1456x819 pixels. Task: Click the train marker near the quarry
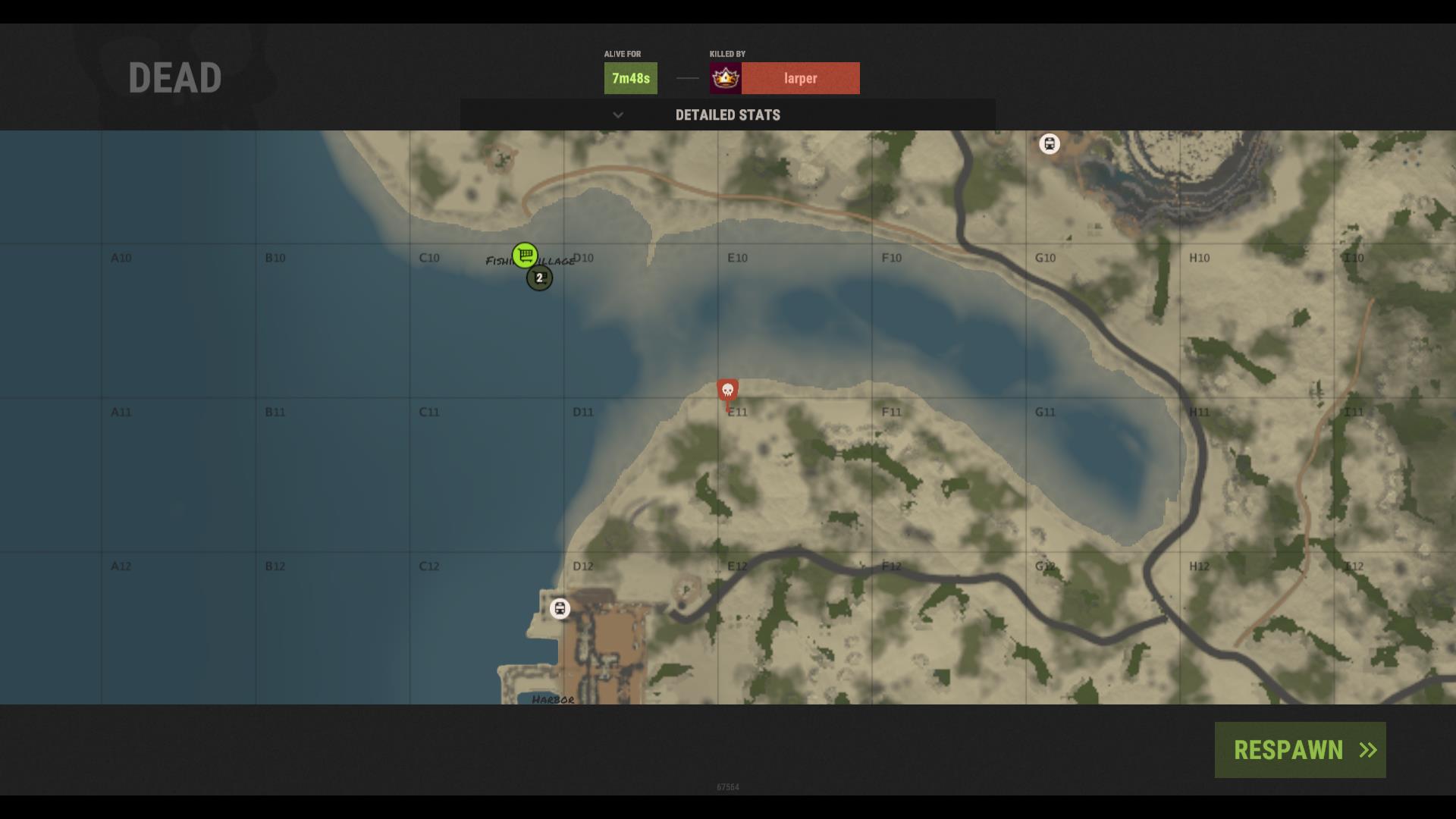(1049, 143)
